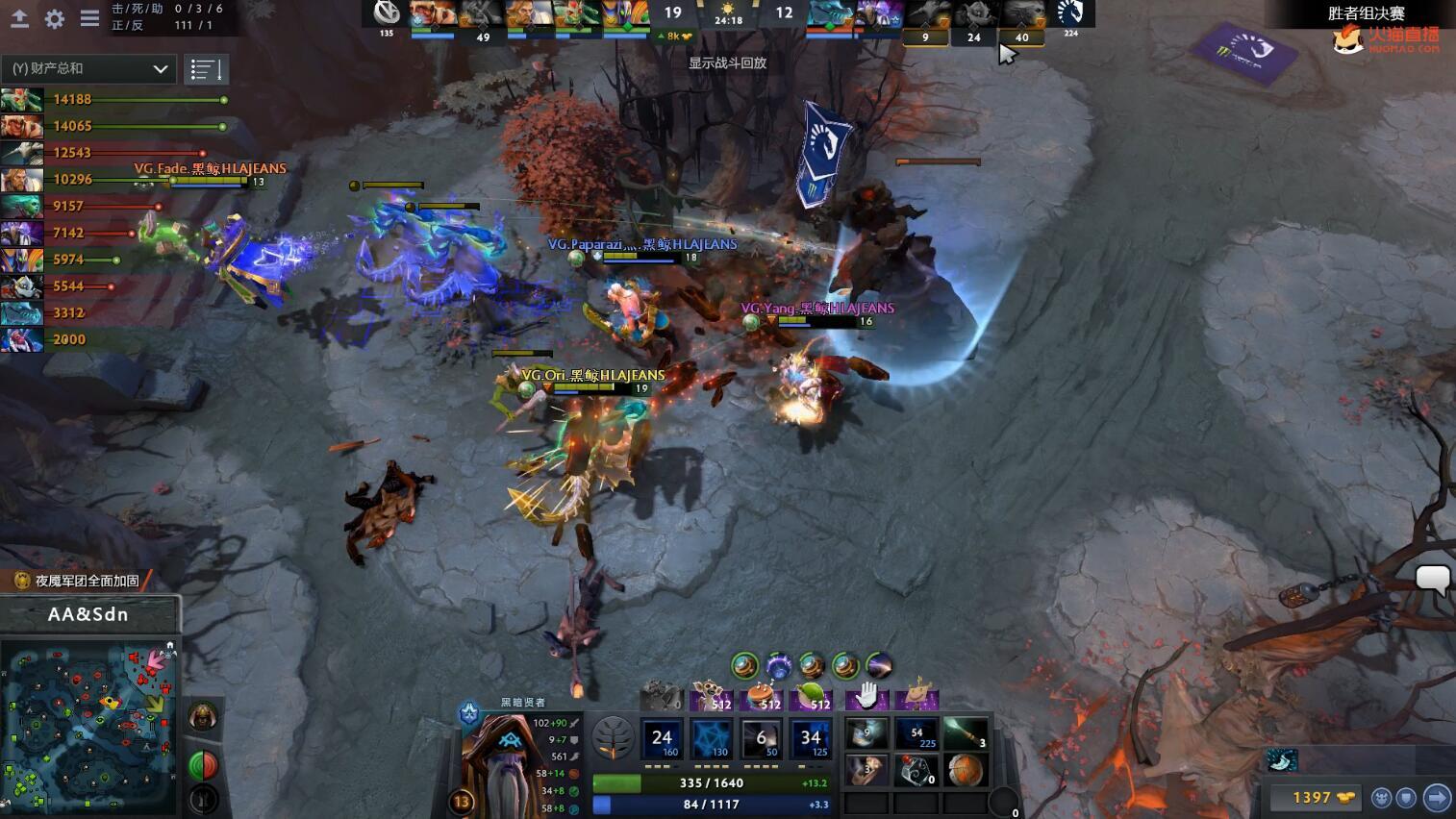Click the upload arrow dashboard button
1456x819 pixels.
pos(19,18)
